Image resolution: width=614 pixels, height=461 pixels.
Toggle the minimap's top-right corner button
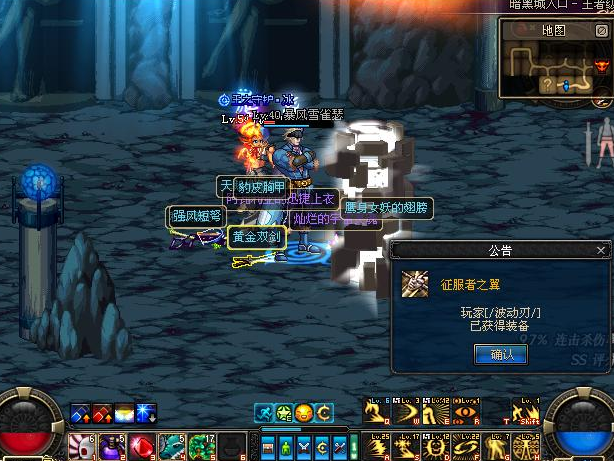(x=603, y=30)
